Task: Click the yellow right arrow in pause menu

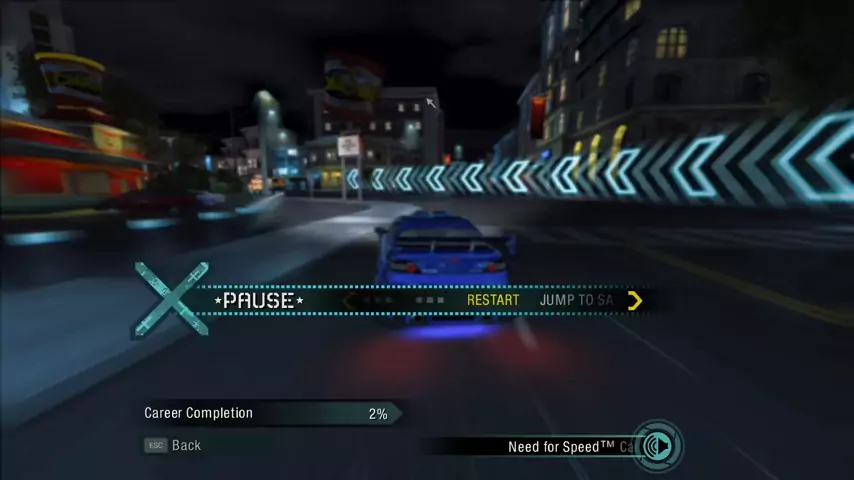Action: [x=635, y=300]
